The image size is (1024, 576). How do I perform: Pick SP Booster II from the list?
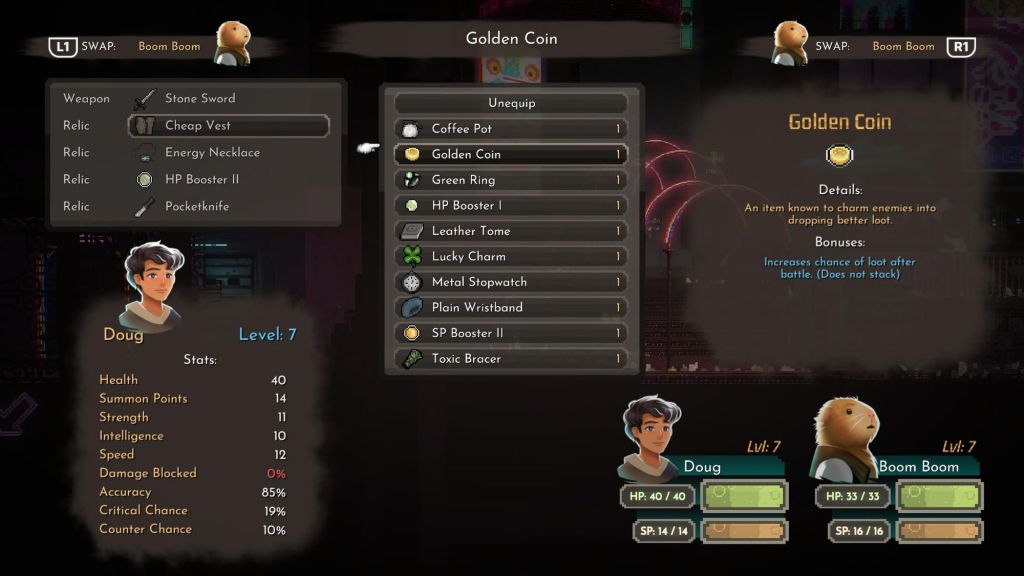tap(511, 333)
